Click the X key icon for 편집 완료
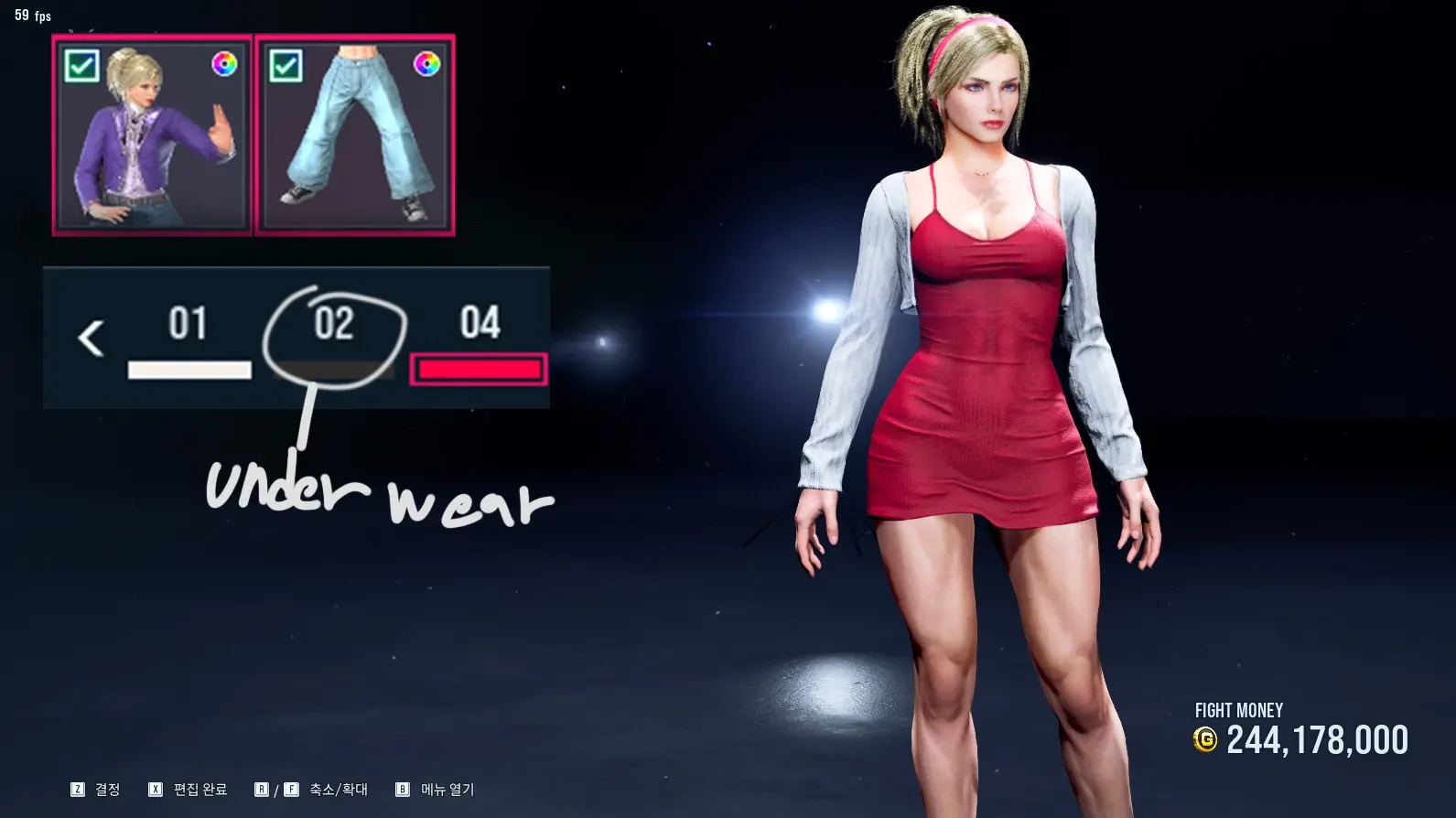Image resolution: width=1456 pixels, height=818 pixels. coord(157,789)
